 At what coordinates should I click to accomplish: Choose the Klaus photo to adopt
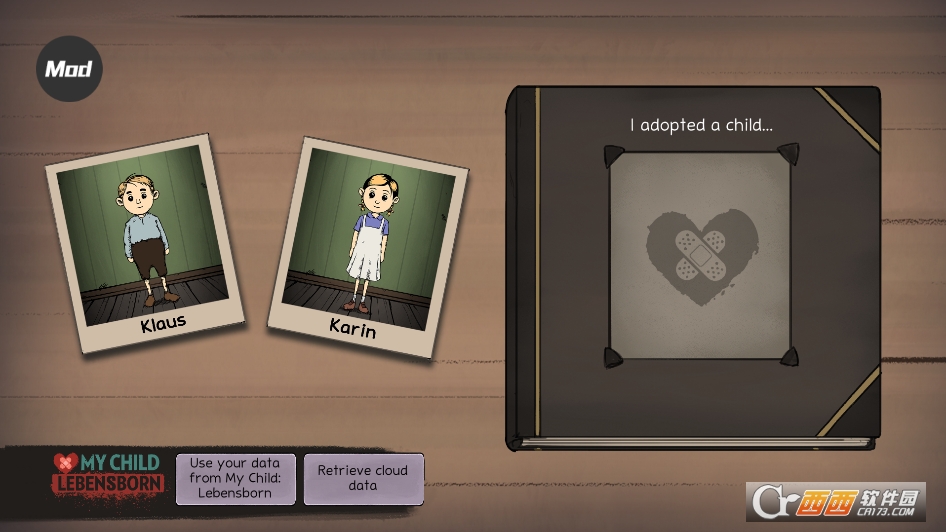(x=144, y=241)
